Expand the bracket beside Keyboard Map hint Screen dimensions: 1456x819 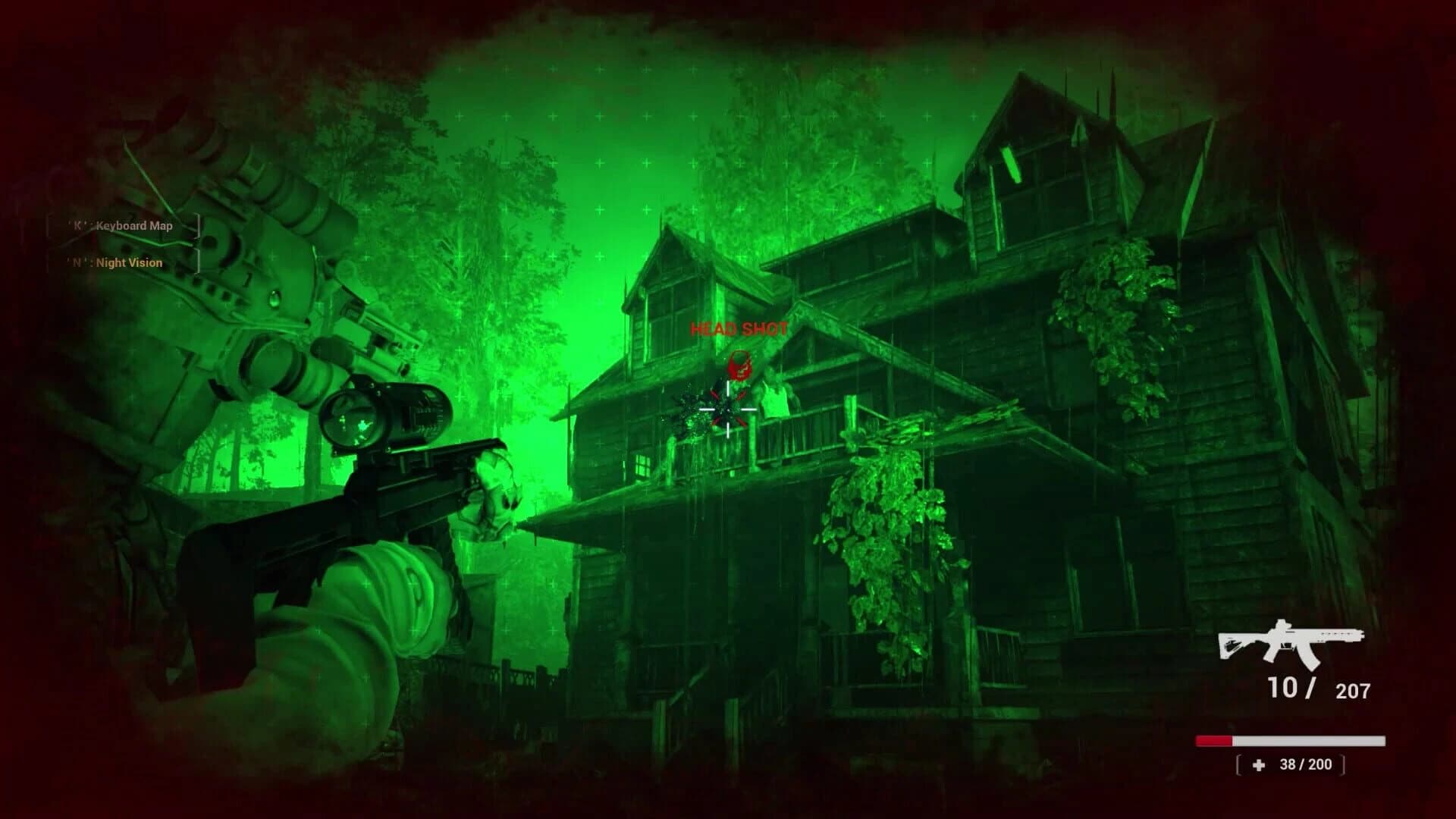pos(199,225)
